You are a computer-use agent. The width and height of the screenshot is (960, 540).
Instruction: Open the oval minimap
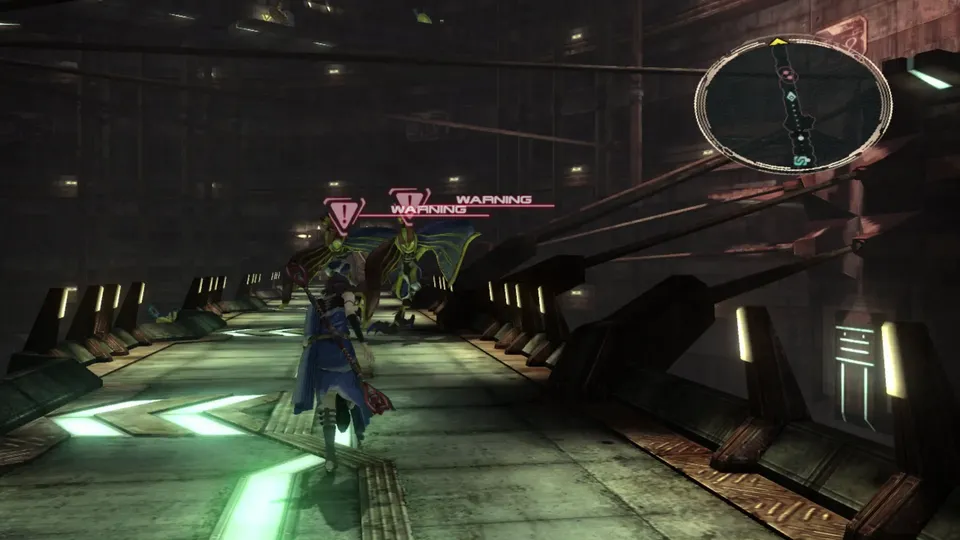click(792, 104)
